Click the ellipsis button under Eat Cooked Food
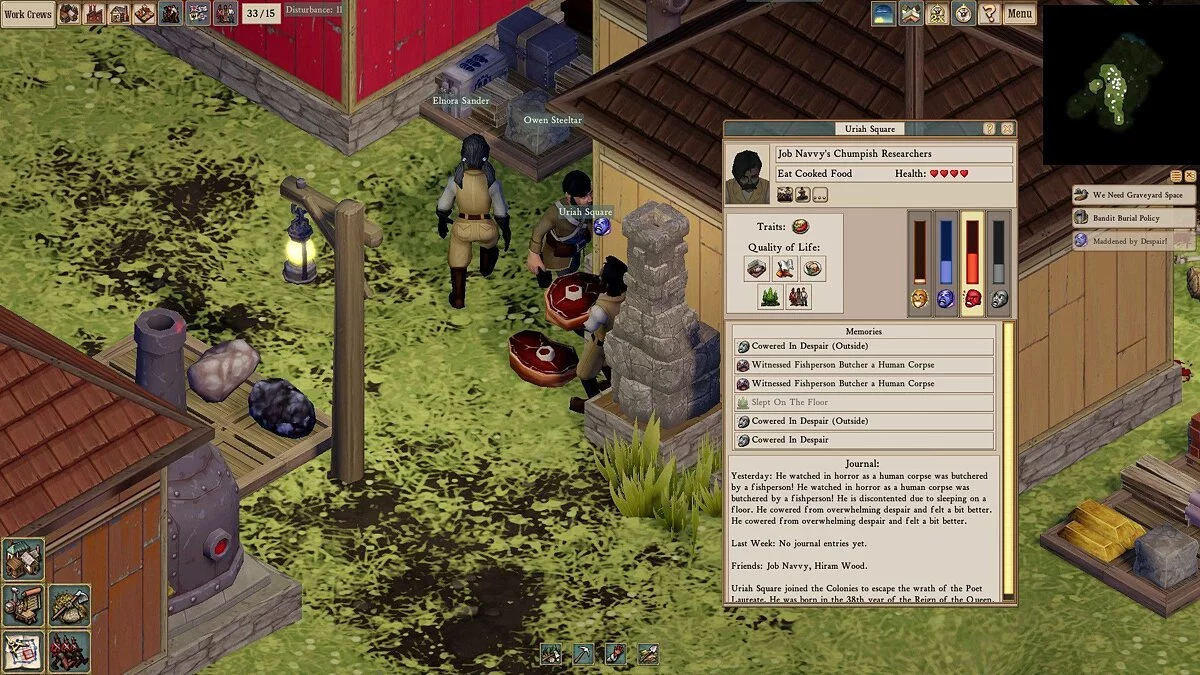Viewport: 1200px width, 675px height. click(820, 195)
